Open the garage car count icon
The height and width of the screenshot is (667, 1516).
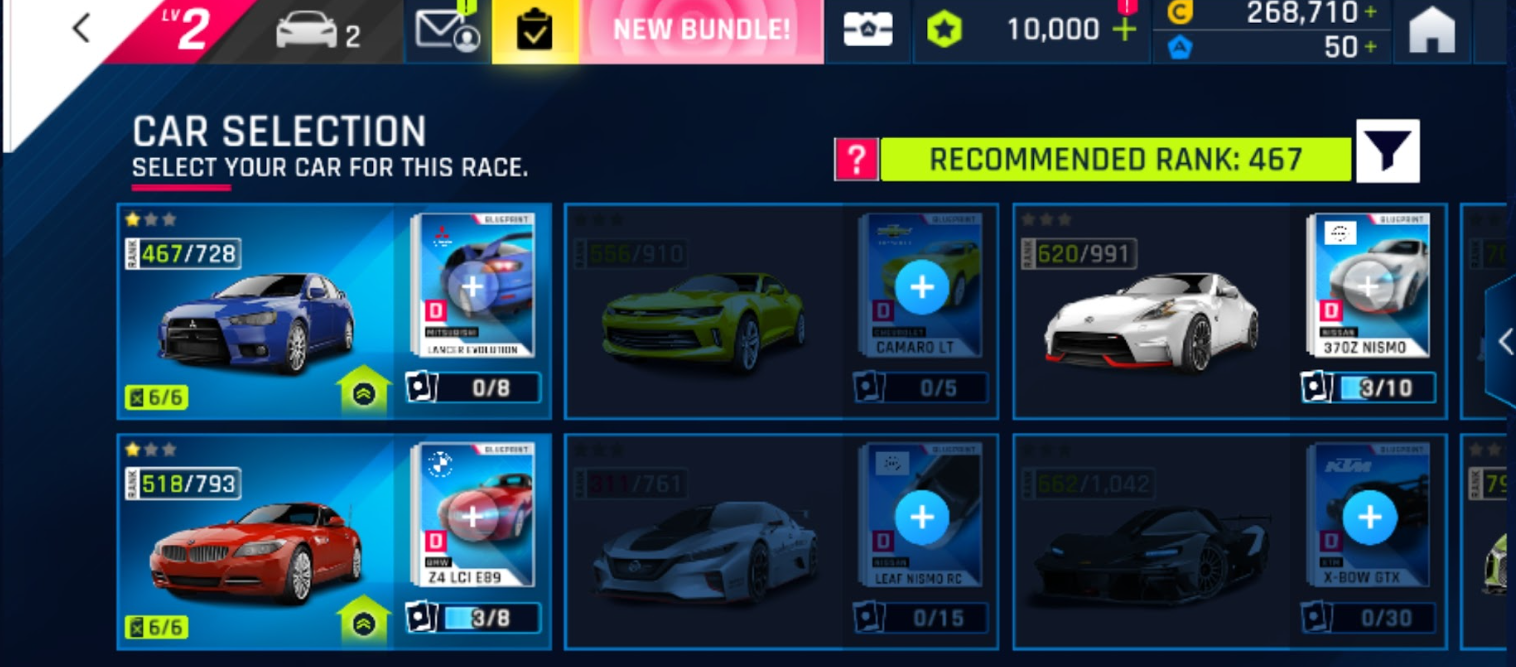coord(318,31)
